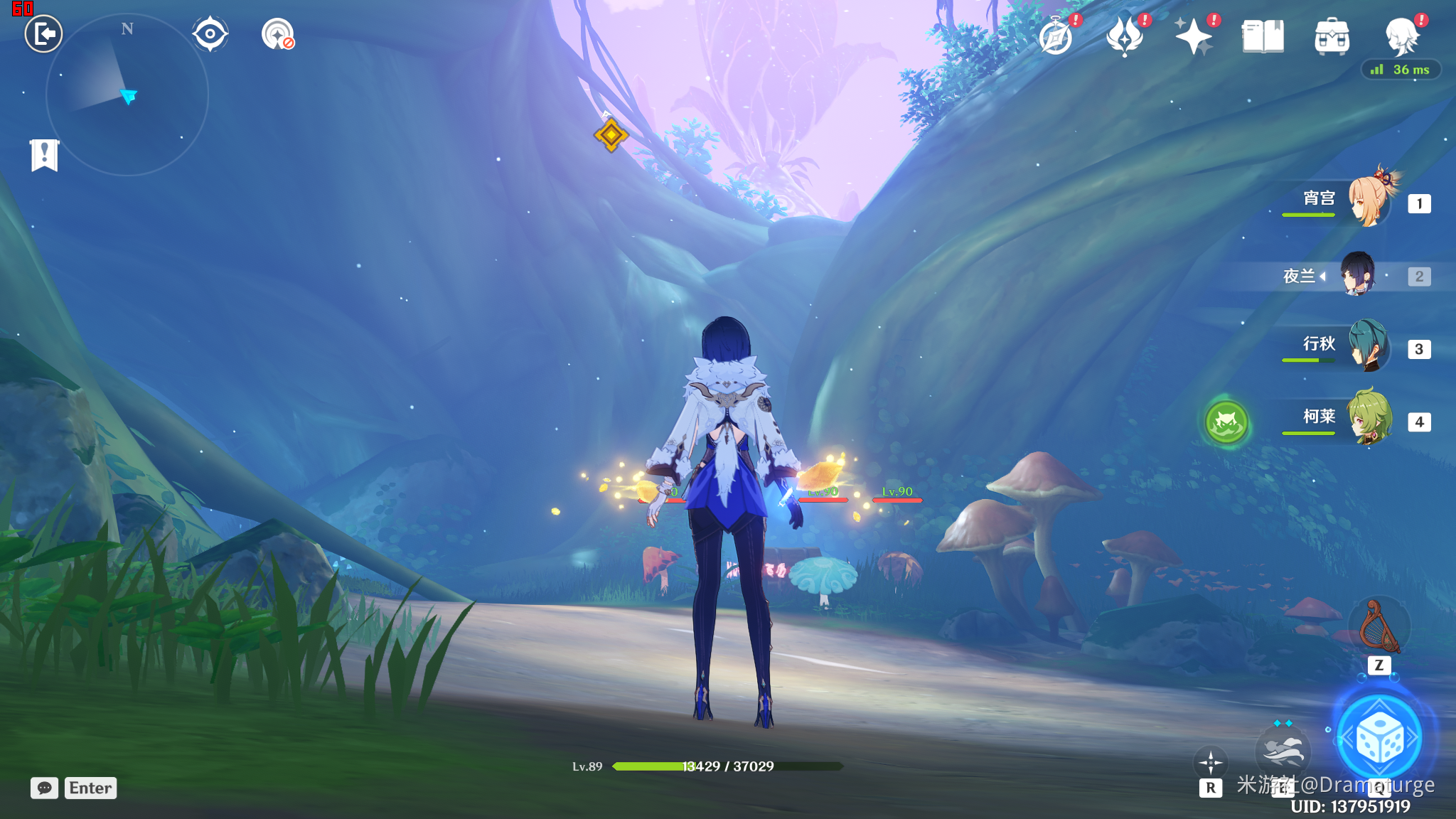Switch to party member 行秋

point(1368,347)
